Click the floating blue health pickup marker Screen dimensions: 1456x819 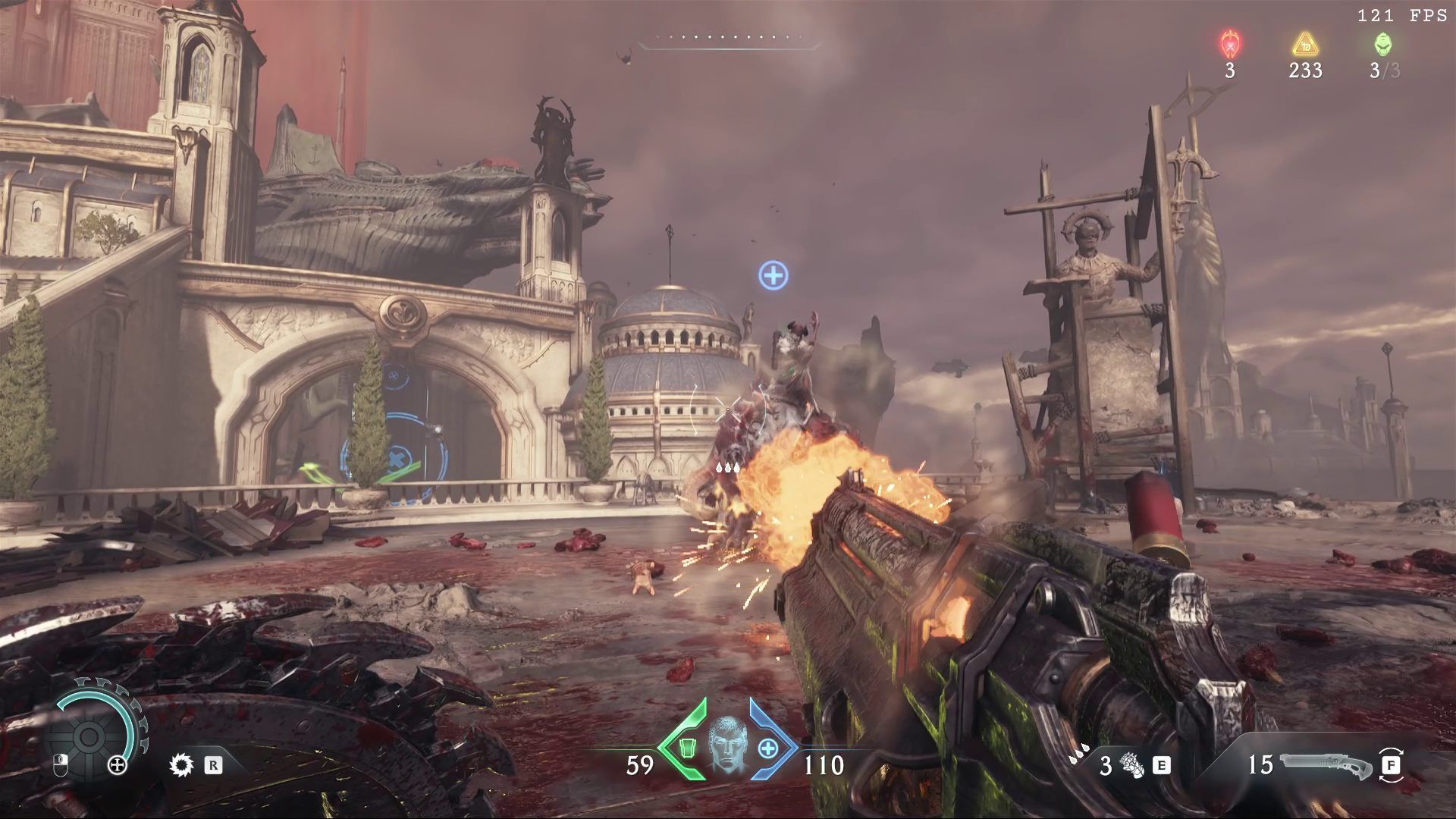click(773, 275)
